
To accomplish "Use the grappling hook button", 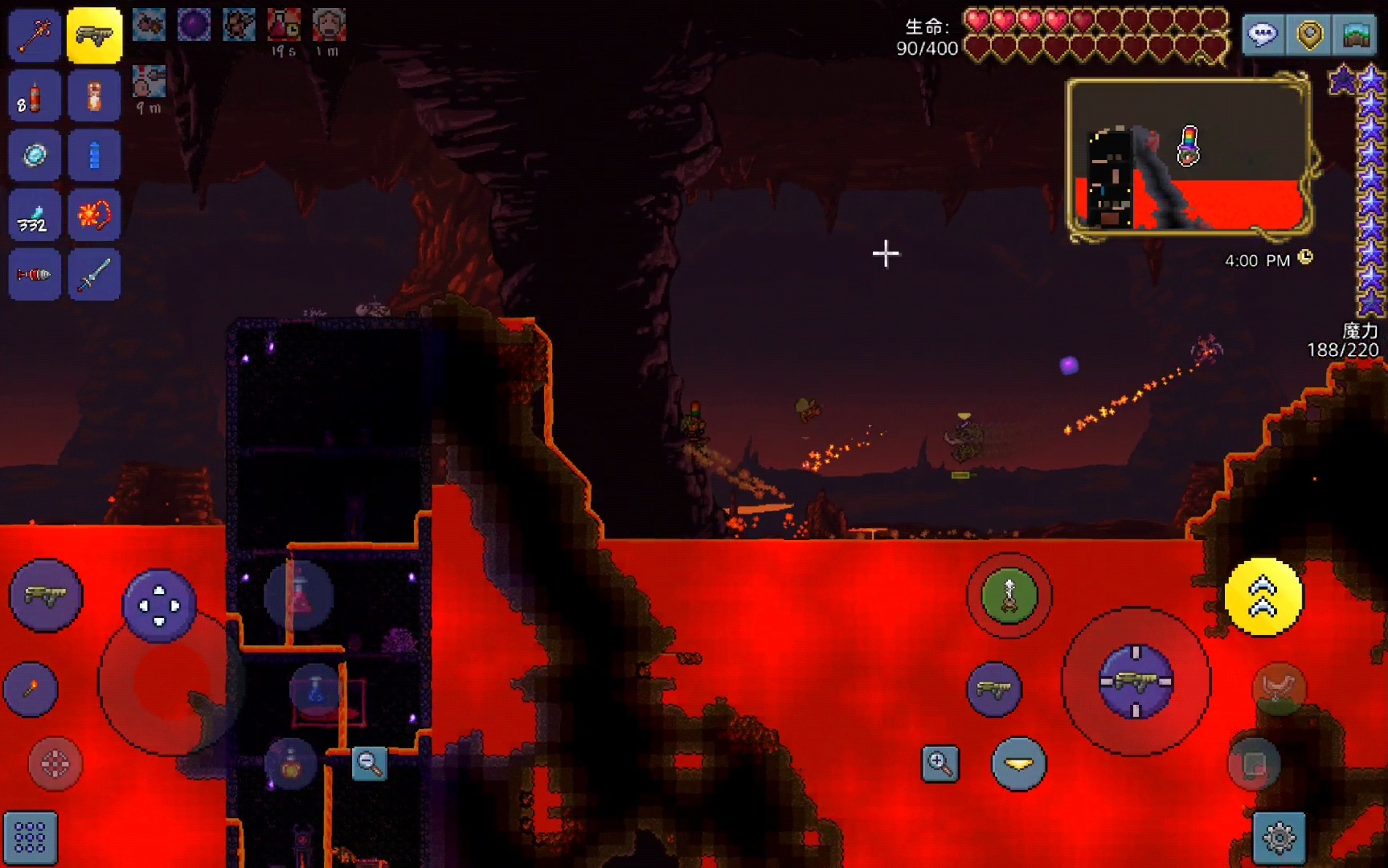I will tap(1009, 596).
